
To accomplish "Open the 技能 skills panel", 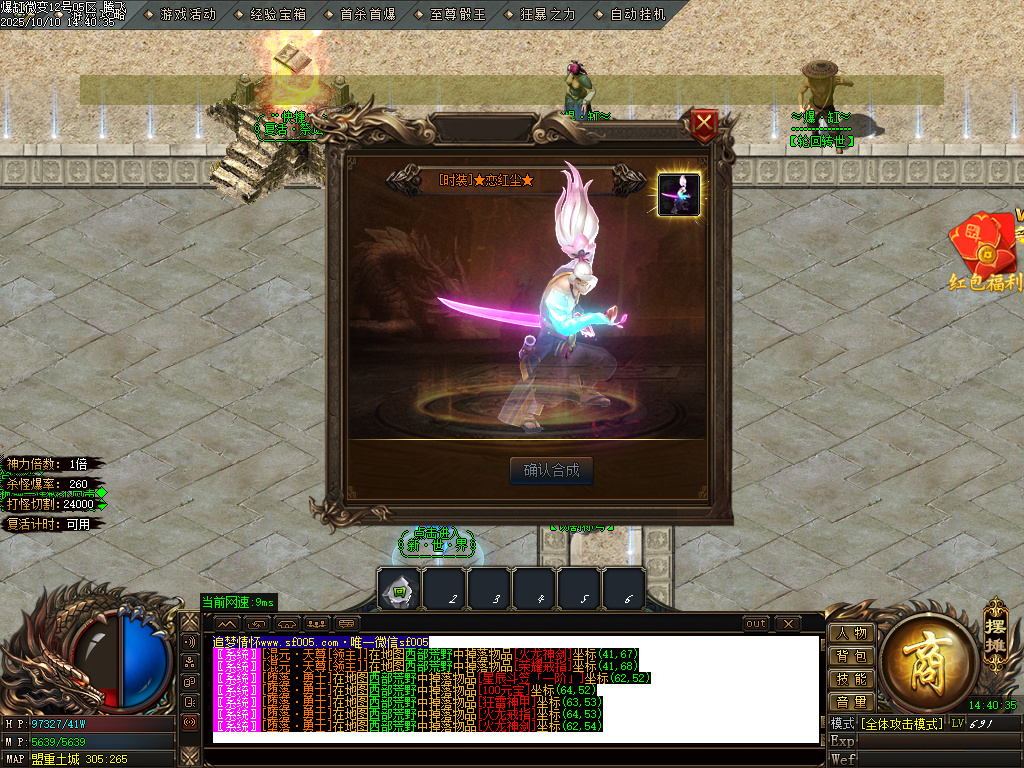I will 851,679.
